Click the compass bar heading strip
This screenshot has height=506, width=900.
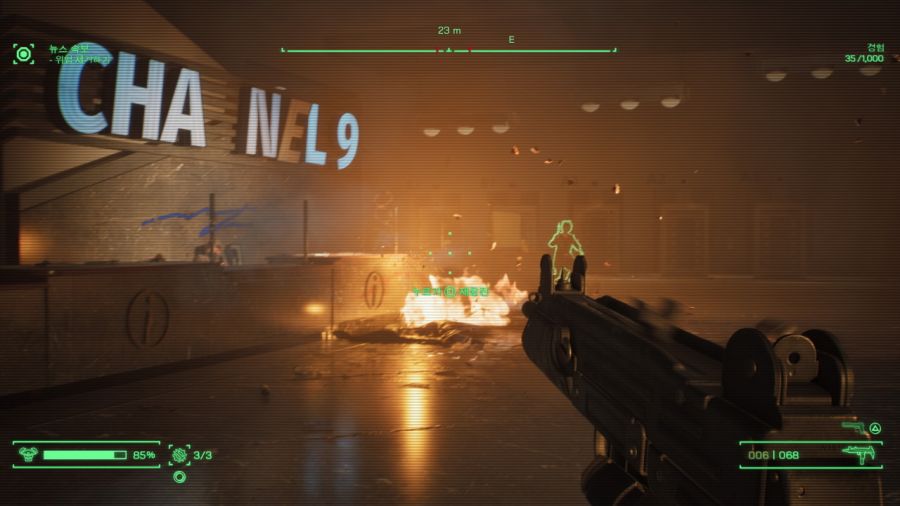(448, 50)
